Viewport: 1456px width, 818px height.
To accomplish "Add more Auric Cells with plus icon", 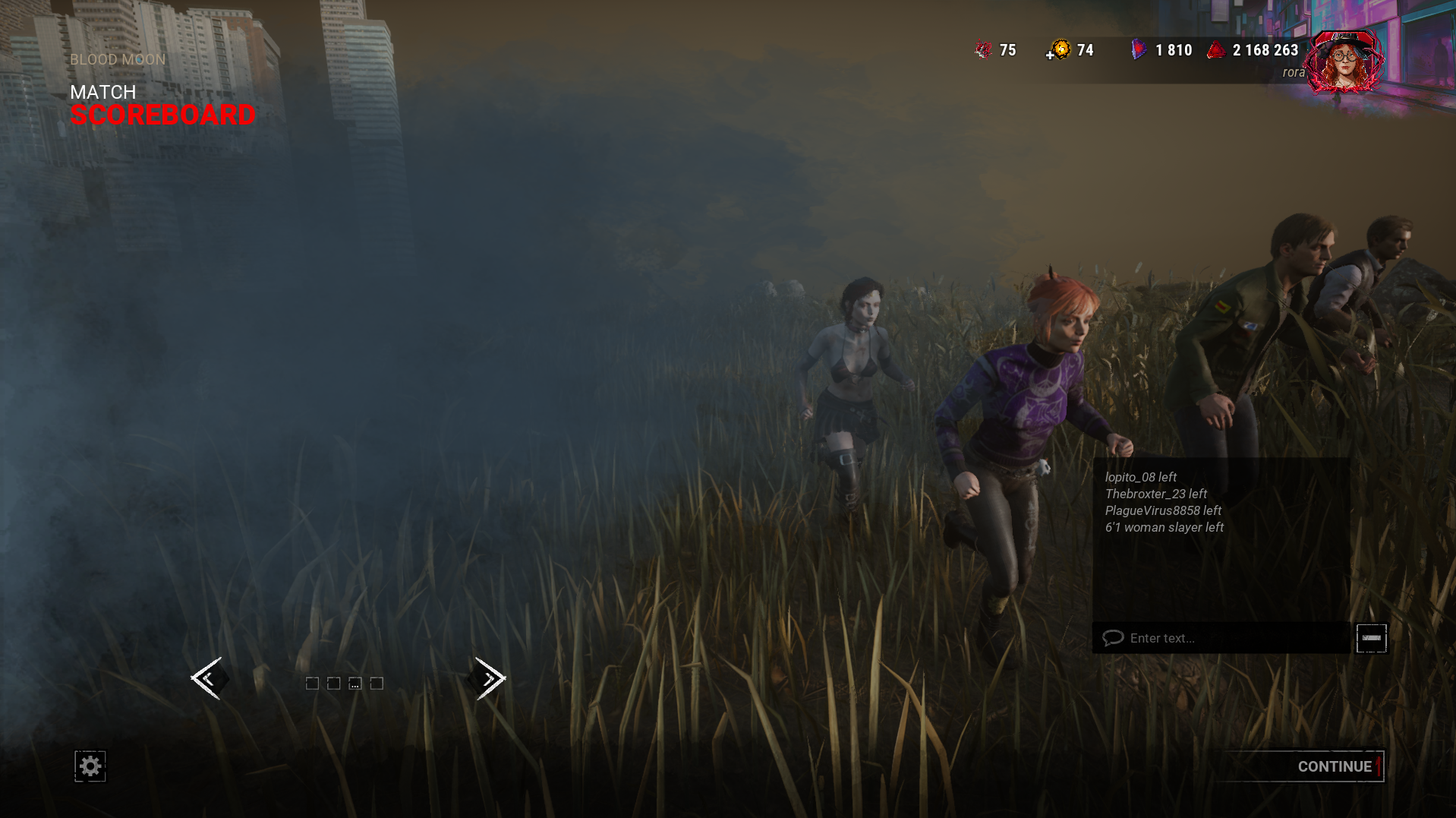I will 1051,55.
